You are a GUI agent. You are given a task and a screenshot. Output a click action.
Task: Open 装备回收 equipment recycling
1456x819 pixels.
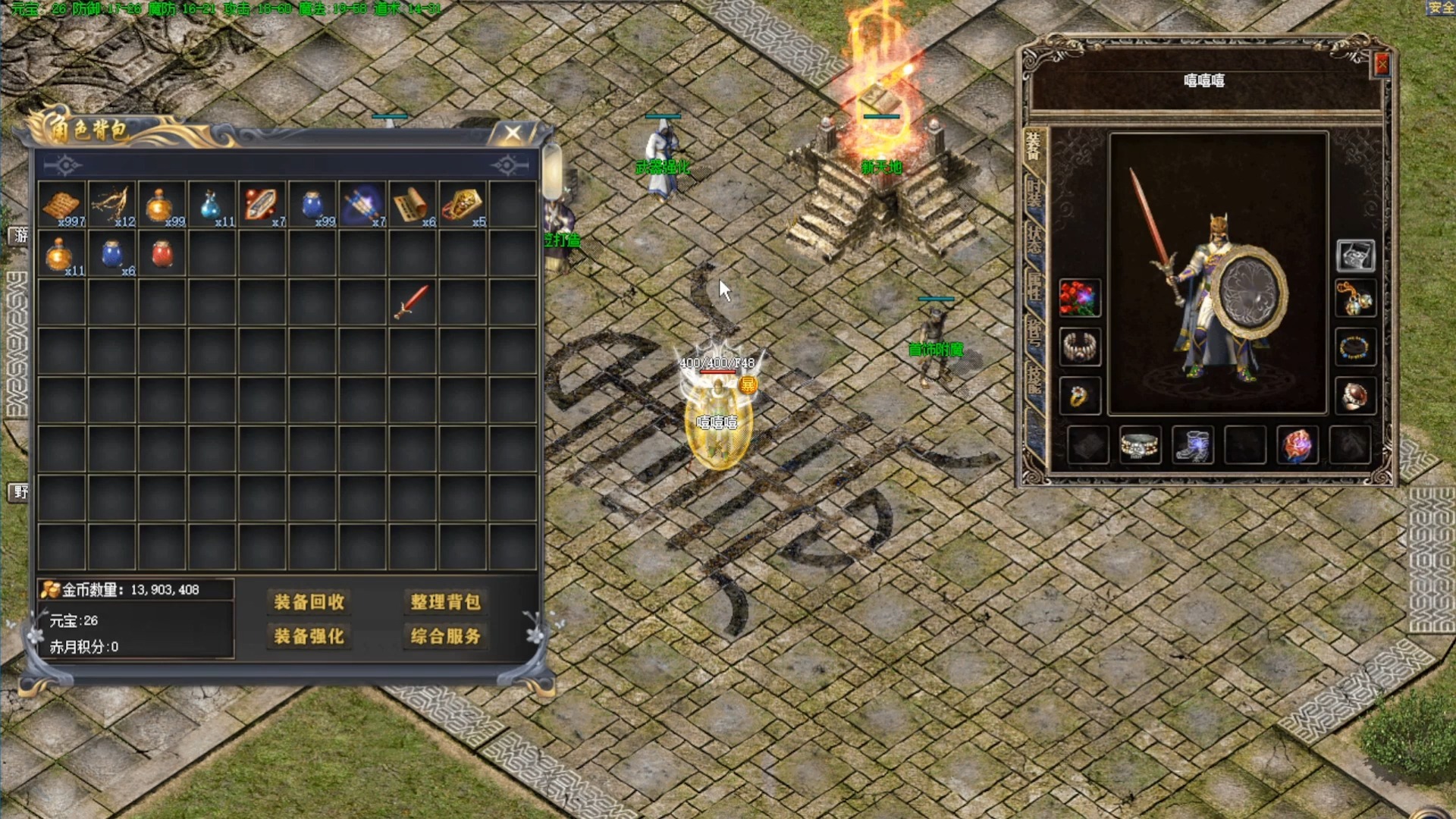pos(309,602)
